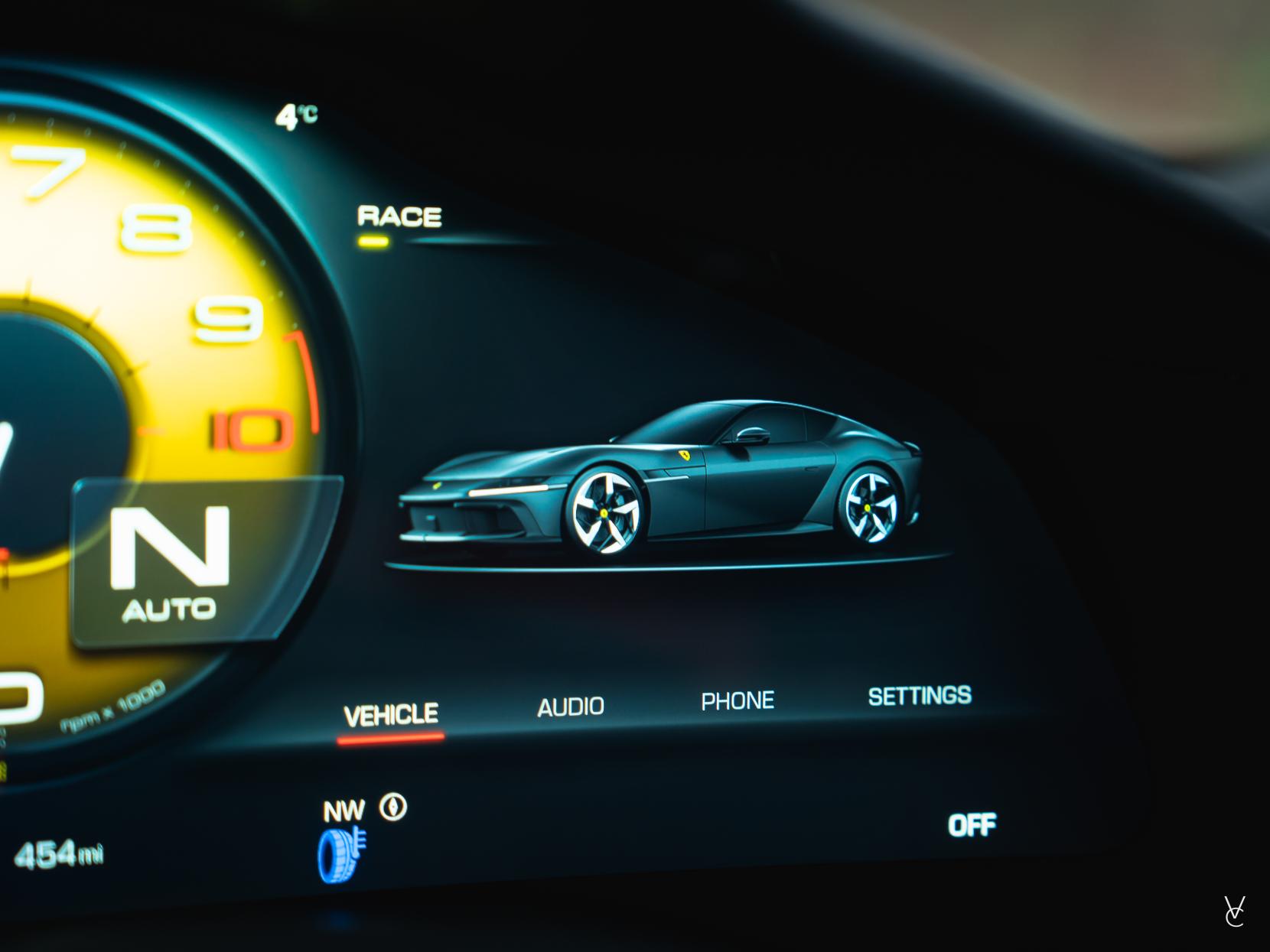Click the compass icon beside NW
This screenshot has height=952, width=1270.
[393, 807]
